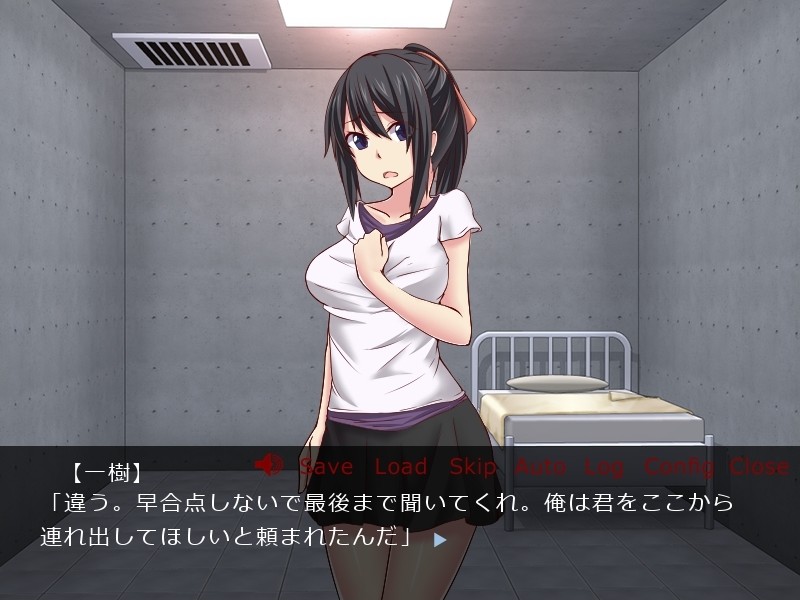This screenshot has height=600, width=800.
Task: Open the Config settings
Action: pos(679,466)
